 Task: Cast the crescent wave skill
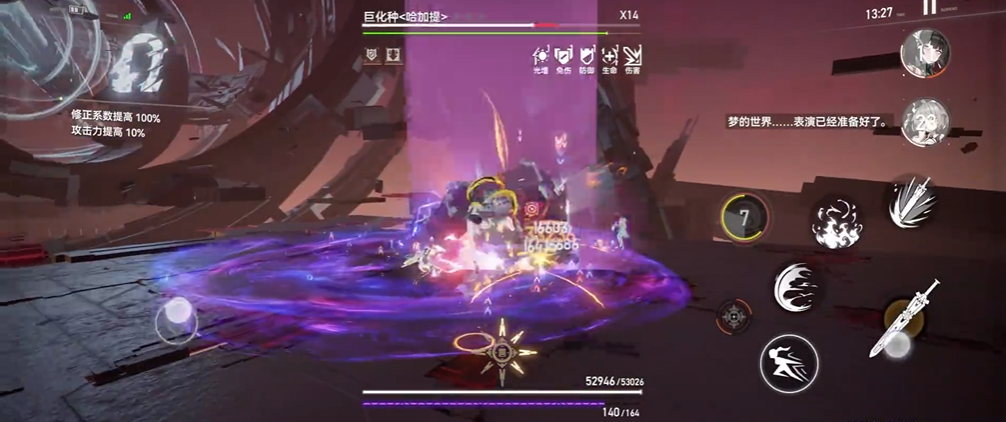(798, 288)
